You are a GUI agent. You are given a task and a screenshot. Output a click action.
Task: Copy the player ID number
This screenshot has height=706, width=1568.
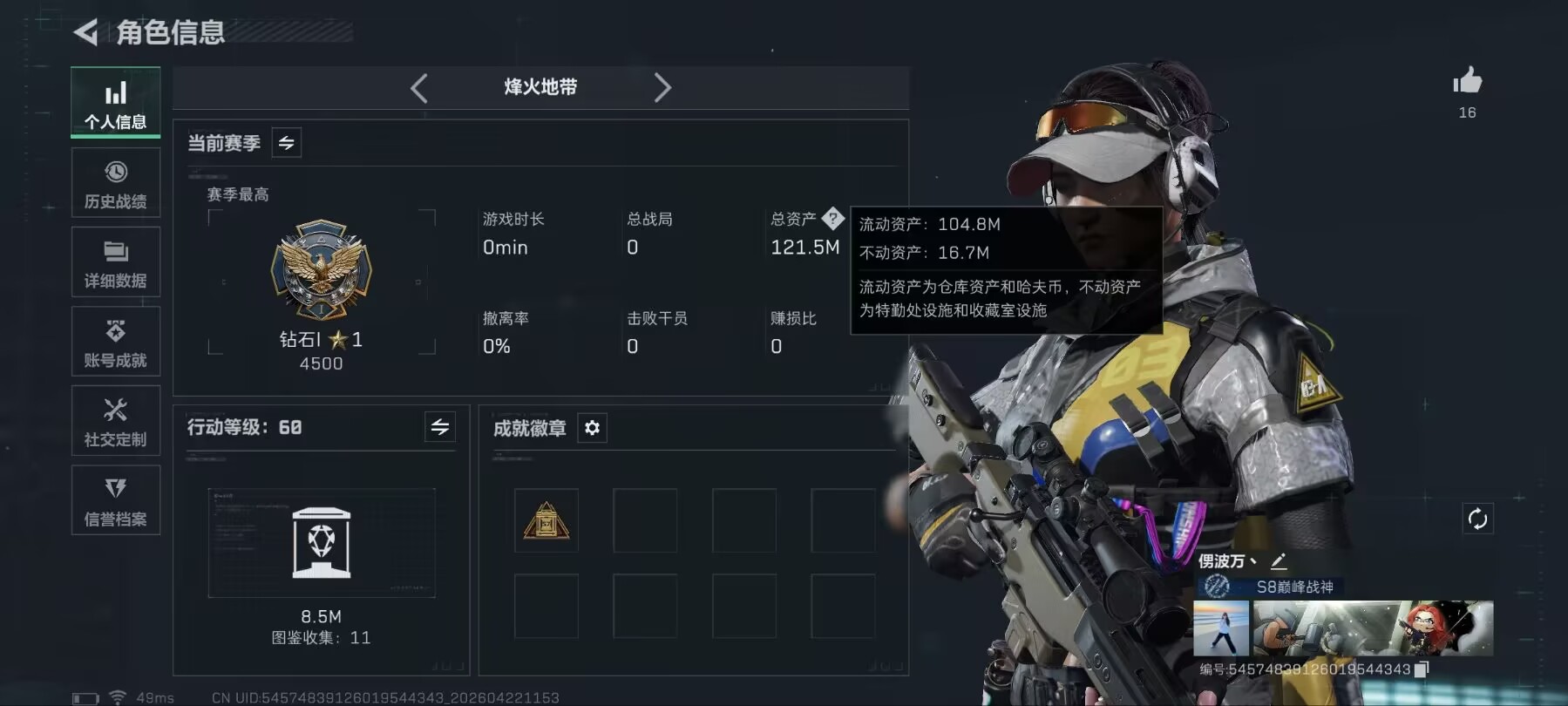tap(1422, 669)
